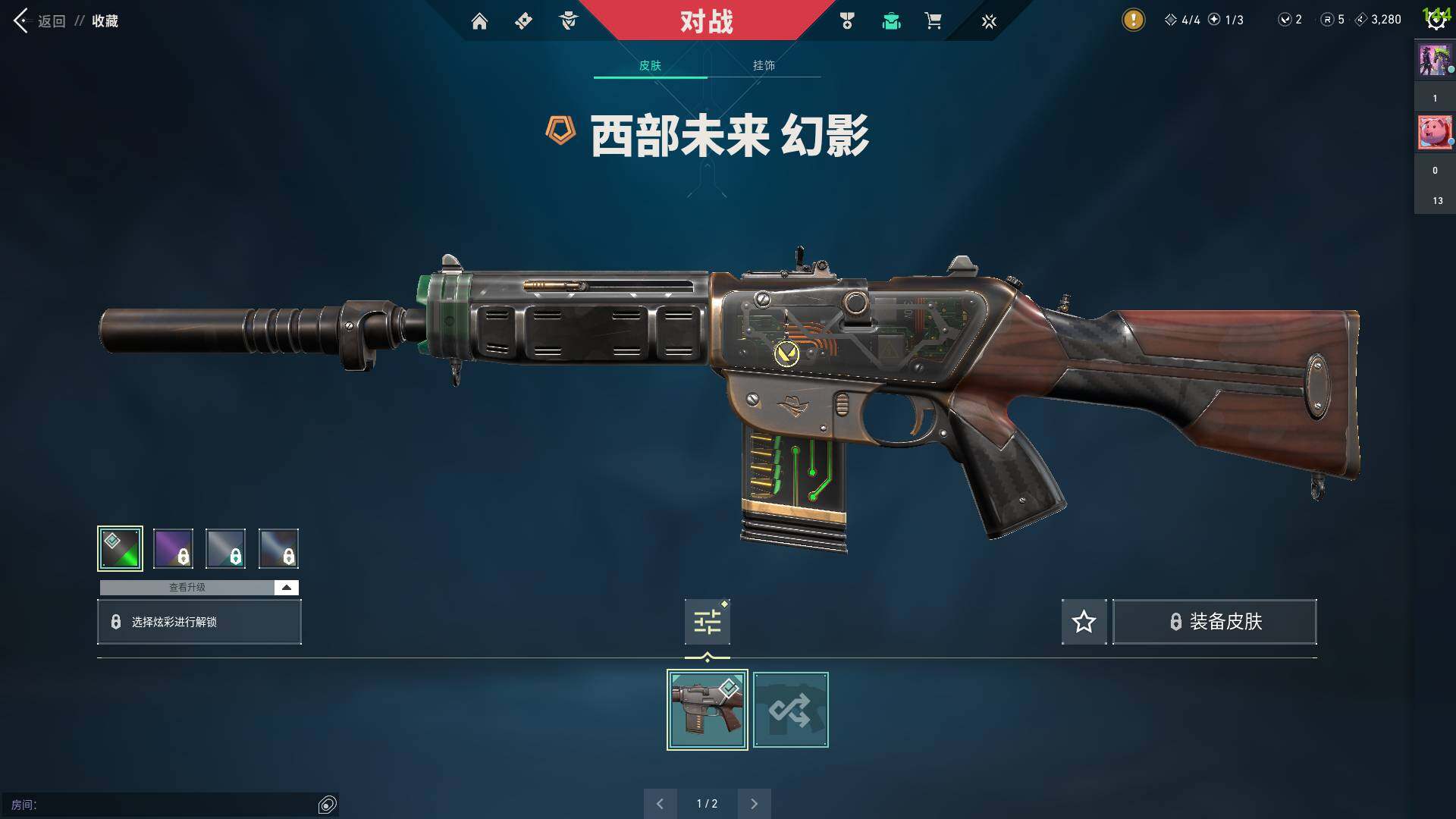Go to the previous skin page
The width and height of the screenshot is (1456, 819).
(x=660, y=804)
